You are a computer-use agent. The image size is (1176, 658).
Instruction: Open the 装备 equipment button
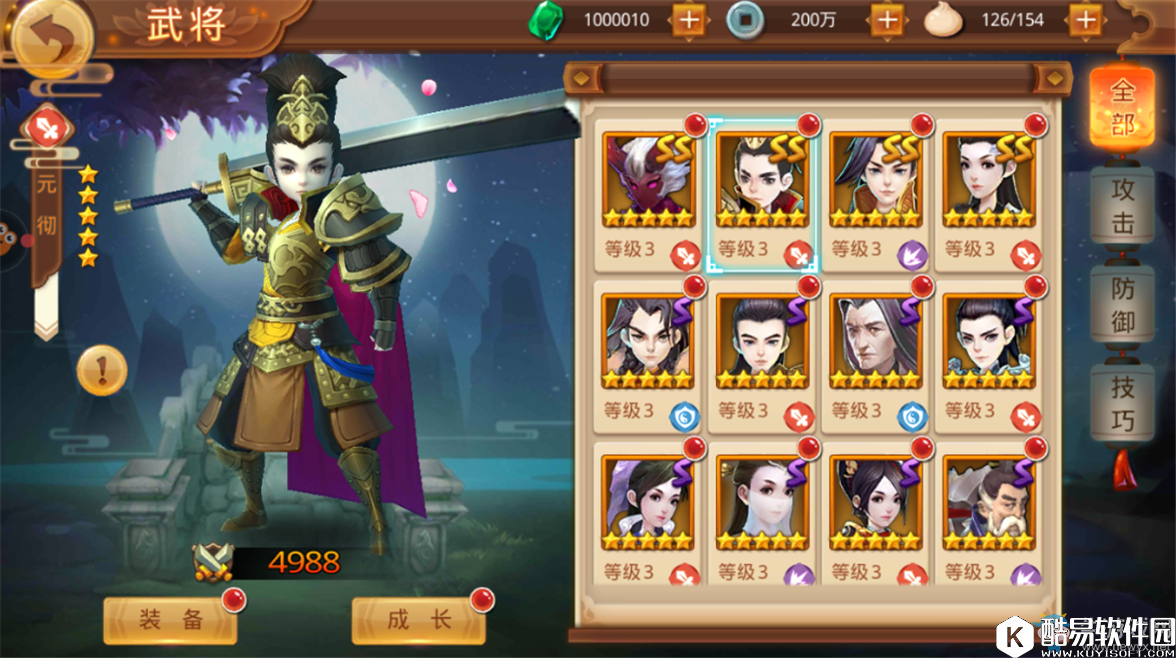(x=171, y=620)
